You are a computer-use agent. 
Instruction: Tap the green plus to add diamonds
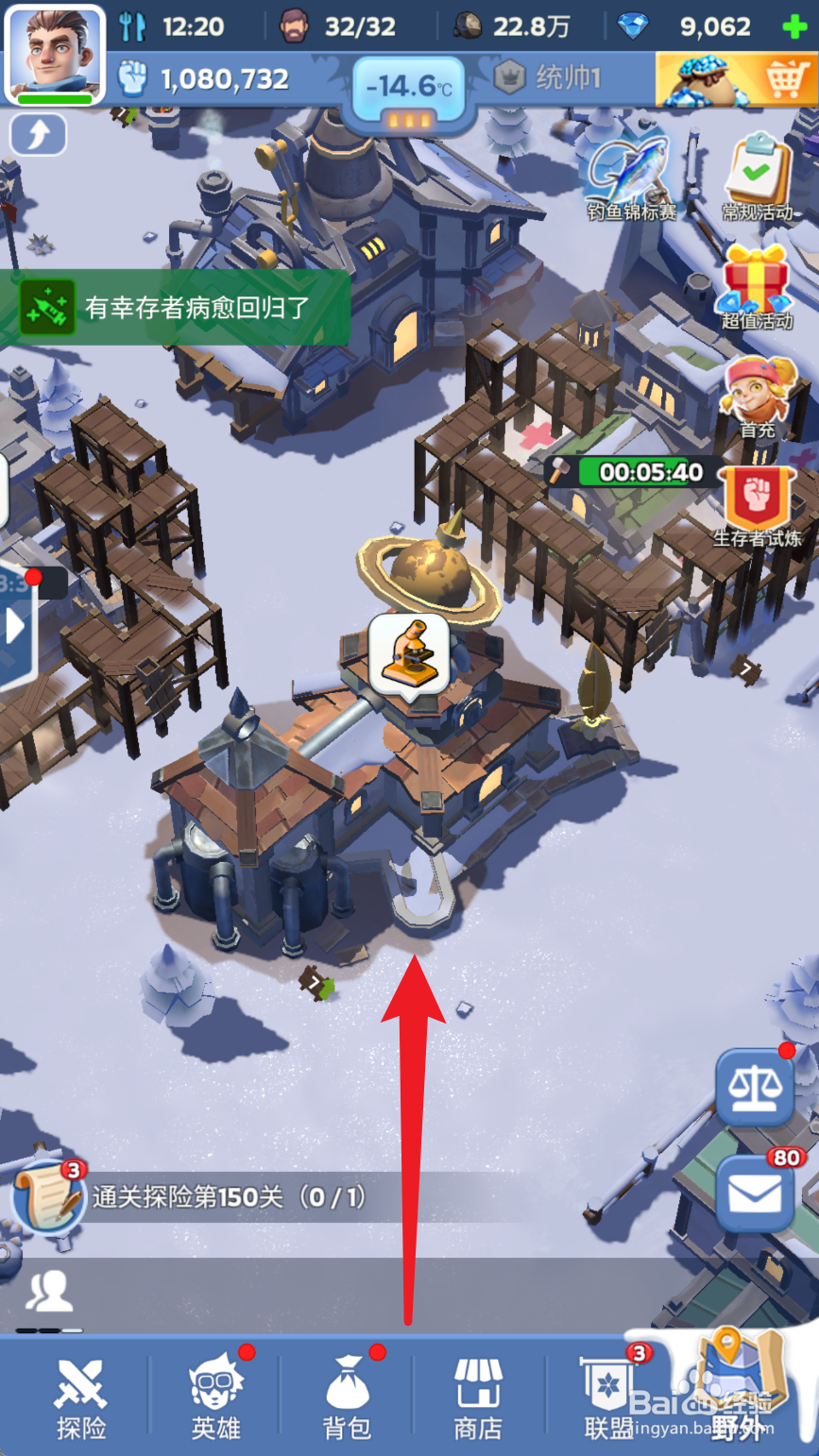pos(795,26)
